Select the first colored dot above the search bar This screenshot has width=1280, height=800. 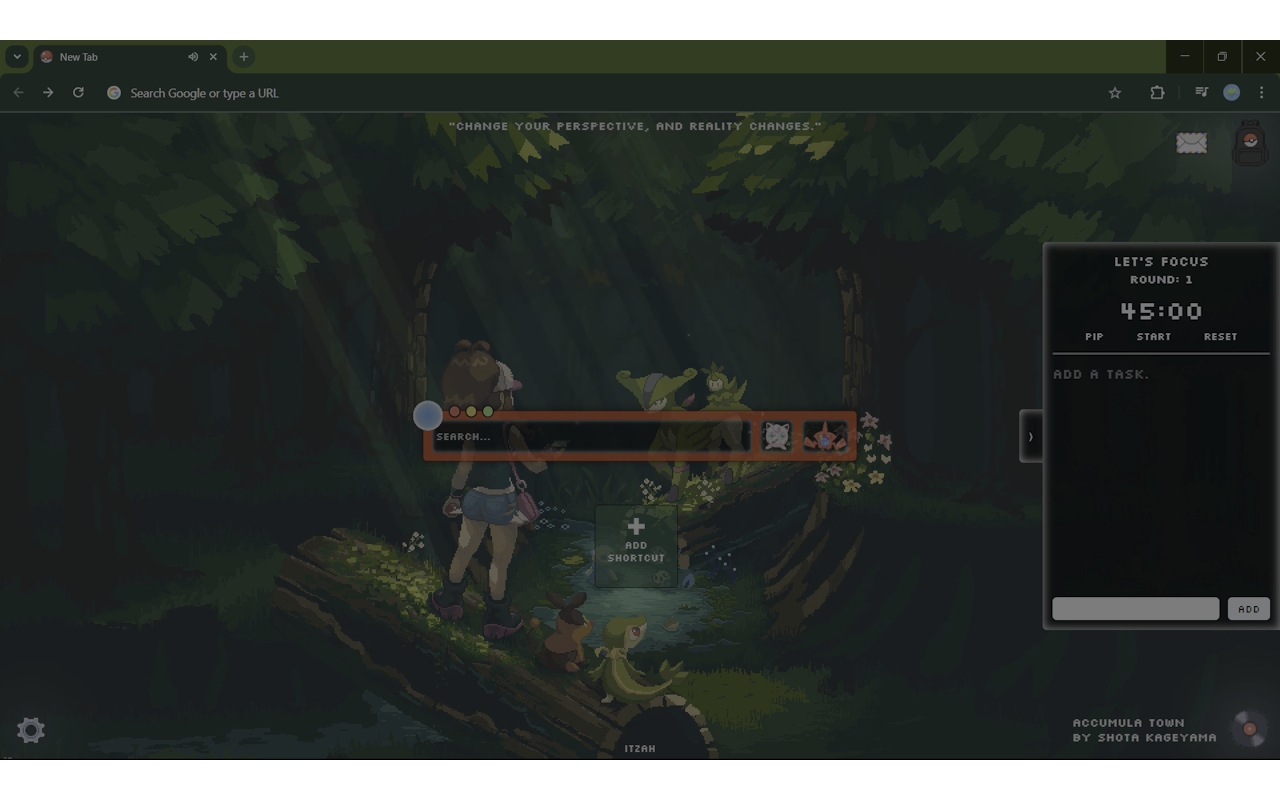click(452, 410)
